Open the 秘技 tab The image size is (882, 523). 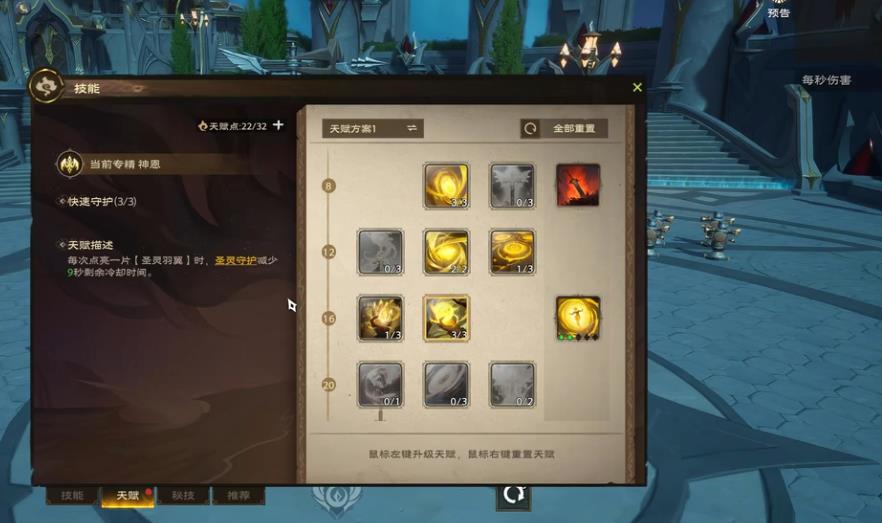(x=183, y=496)
